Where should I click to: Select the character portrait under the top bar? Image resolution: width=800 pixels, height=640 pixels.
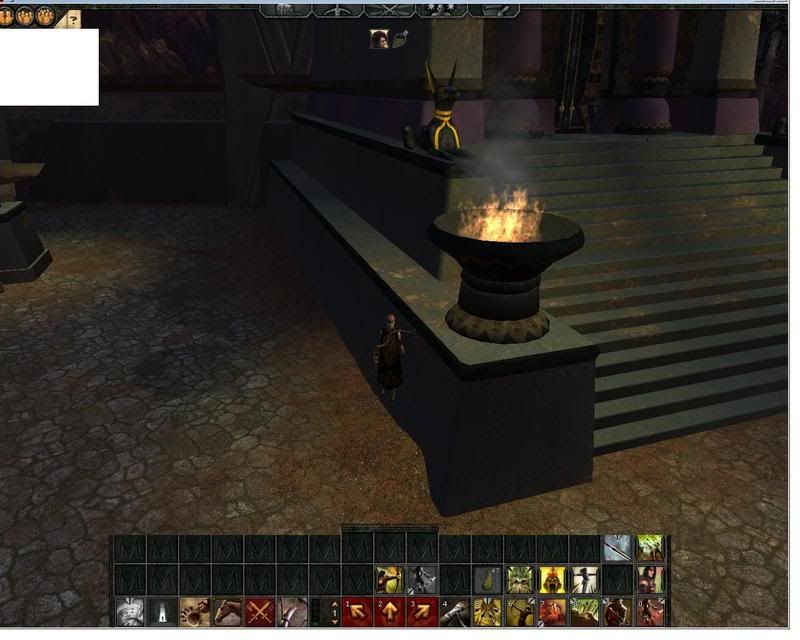tap(379, 39)
